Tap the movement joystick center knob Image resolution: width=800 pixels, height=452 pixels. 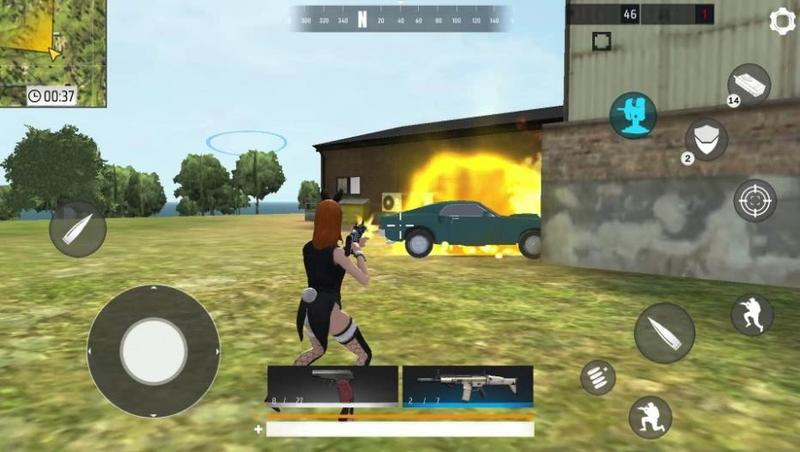click(153, 351)
